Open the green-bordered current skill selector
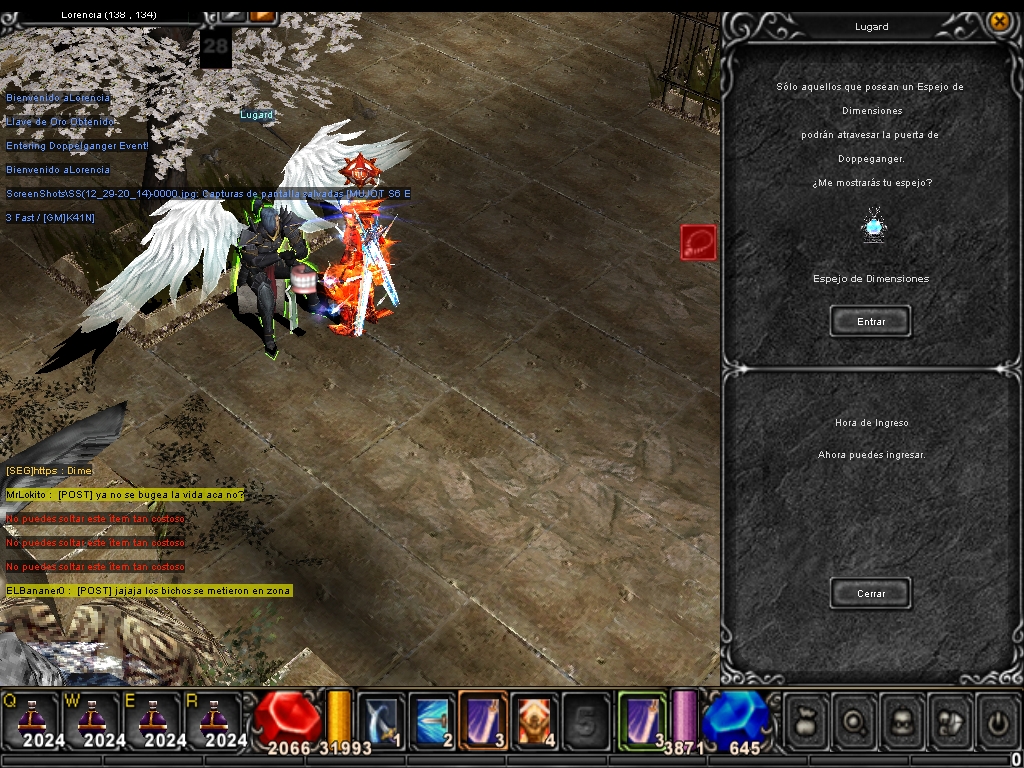This screenshot has width=1024, height=768. pyautogui.click(x=642, y=720)
